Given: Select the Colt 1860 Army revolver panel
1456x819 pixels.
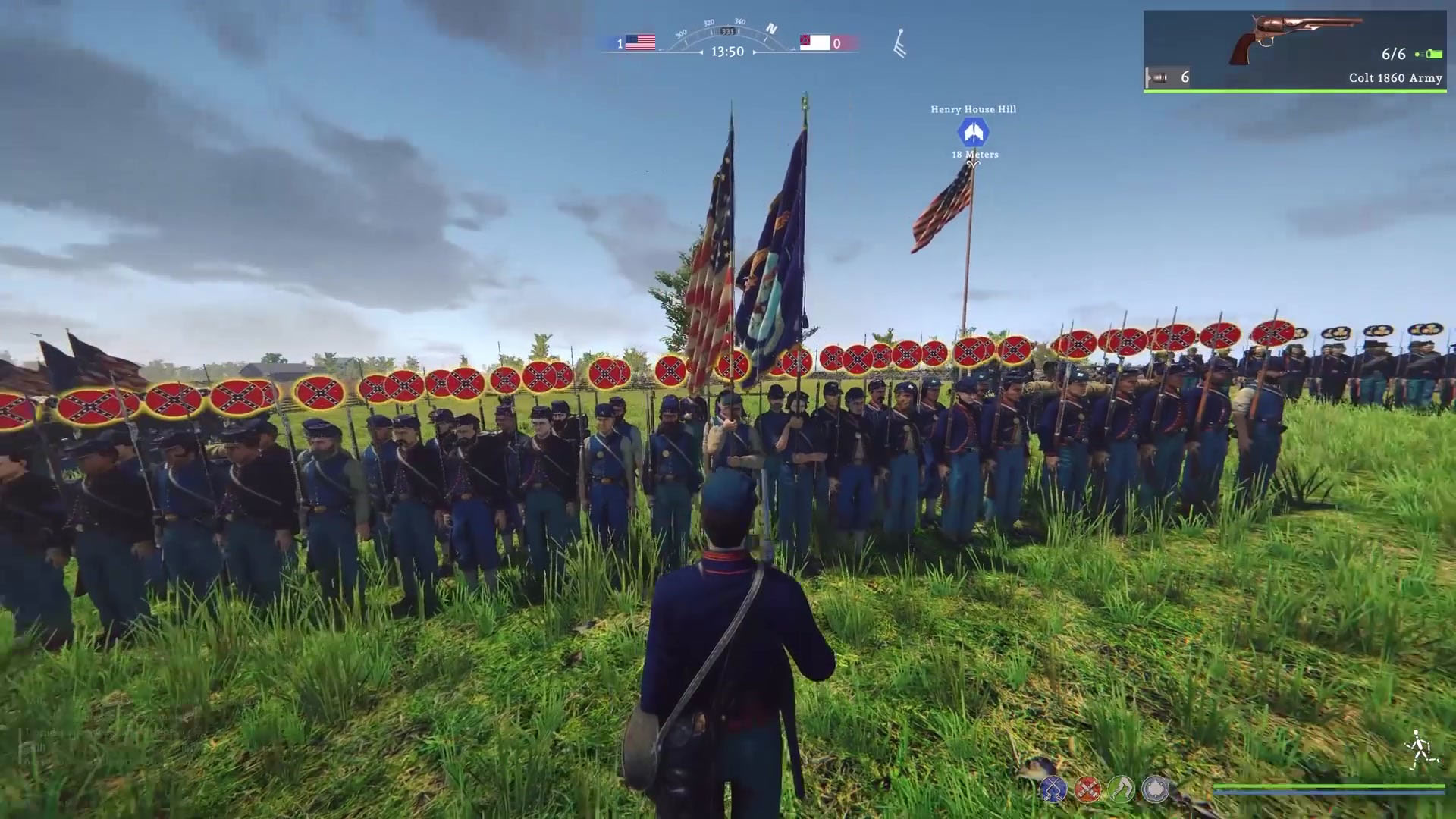Looking at the screenshot, I should pyautogui.click(x=1294, y=50).
